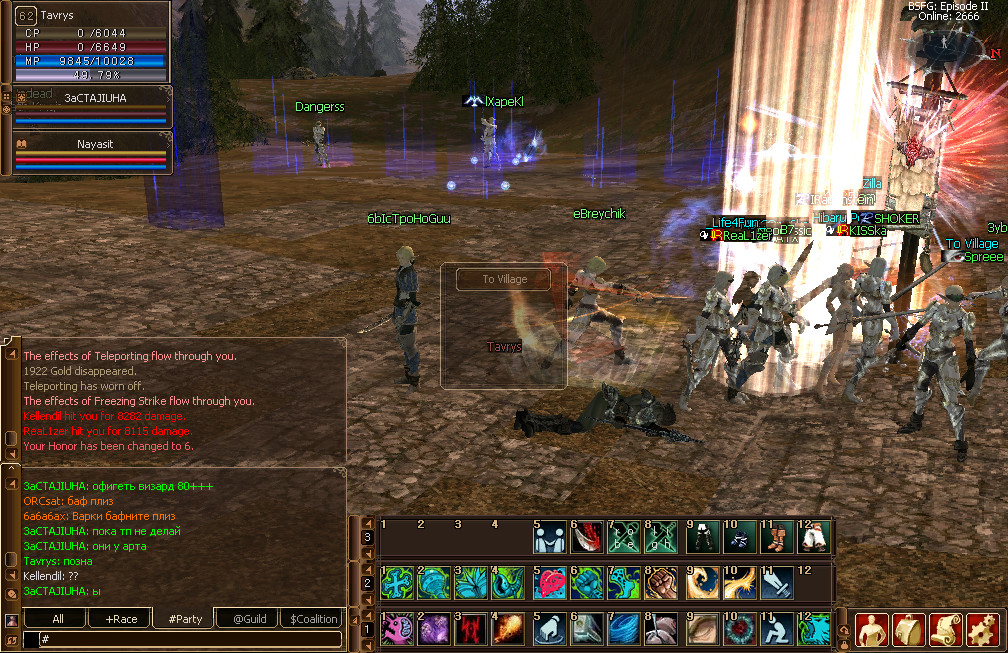The height and width of the screenshot is (653, 1008).
Task: Switch chat to the All tab
Action: point(58,619)
